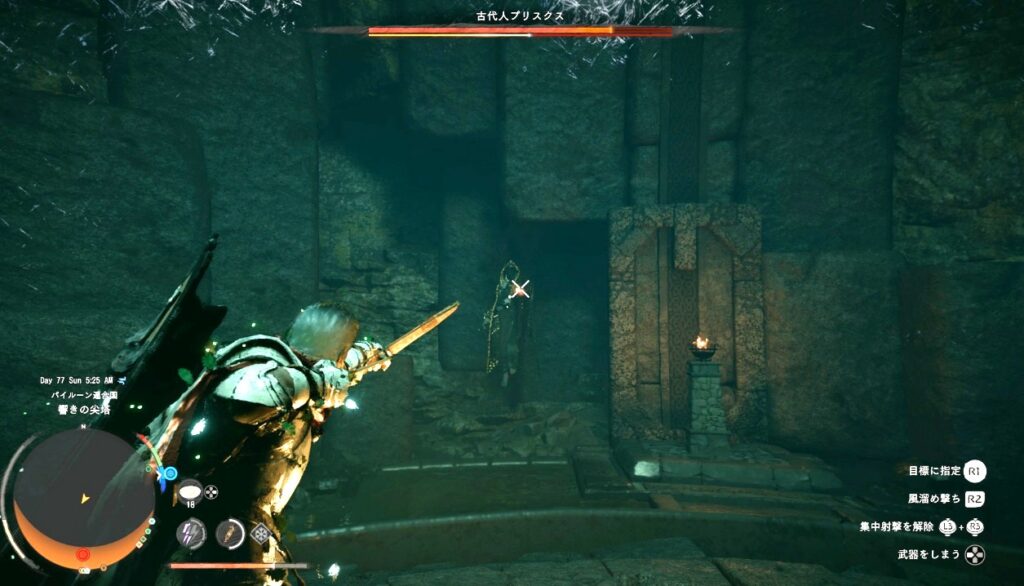
Task: Select the diamond snowflake skill icon
Action: click(x=261, y=533)
